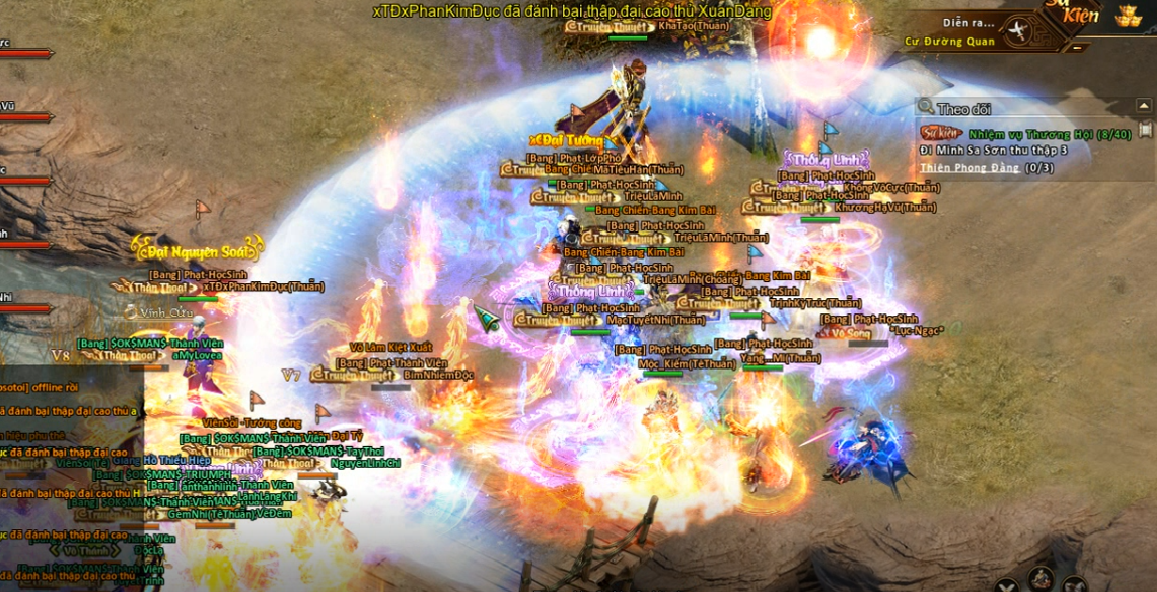Collapse the Theo dõi tracker with arrow
Screen dimensions: 1157x592
1143,106
